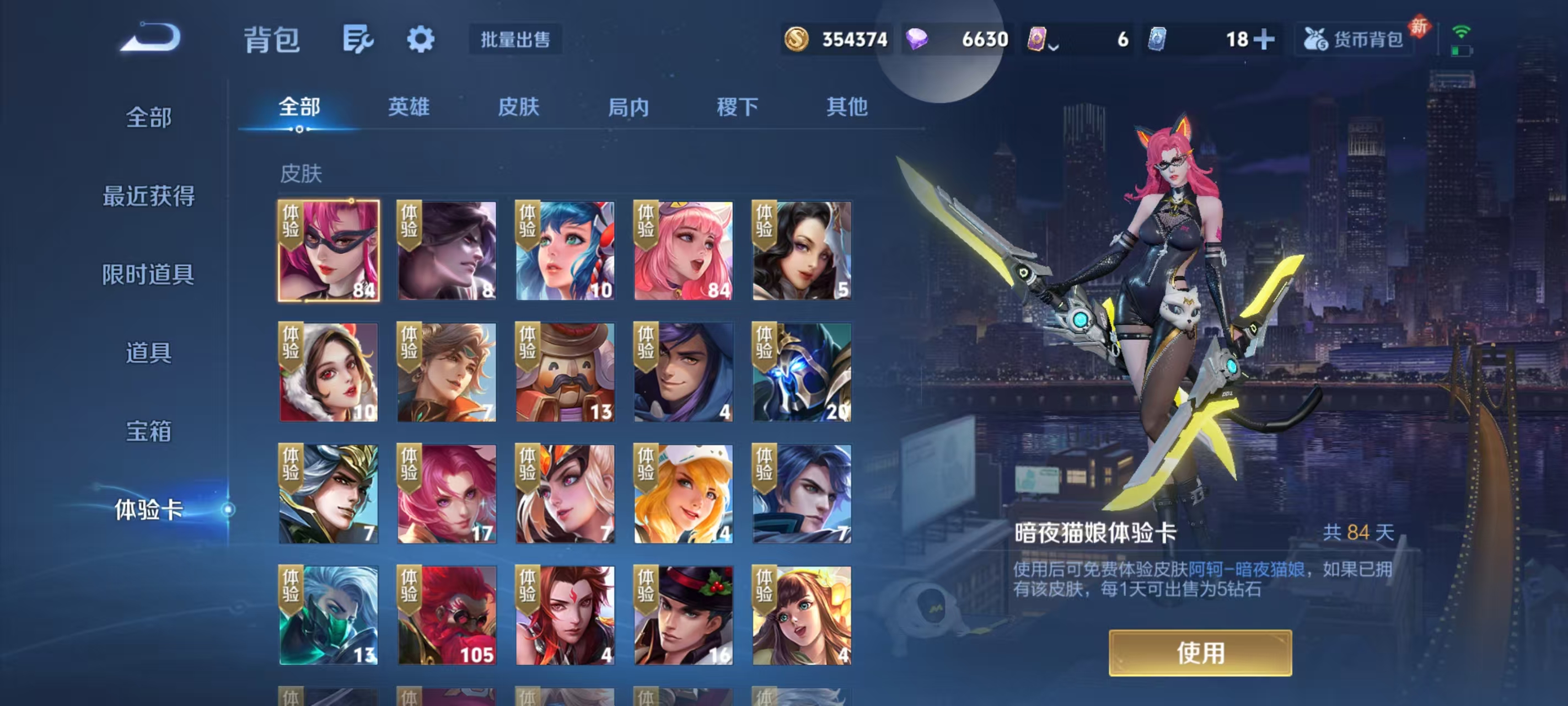Select 限时道具 in the left sidebar

point(148,276)
